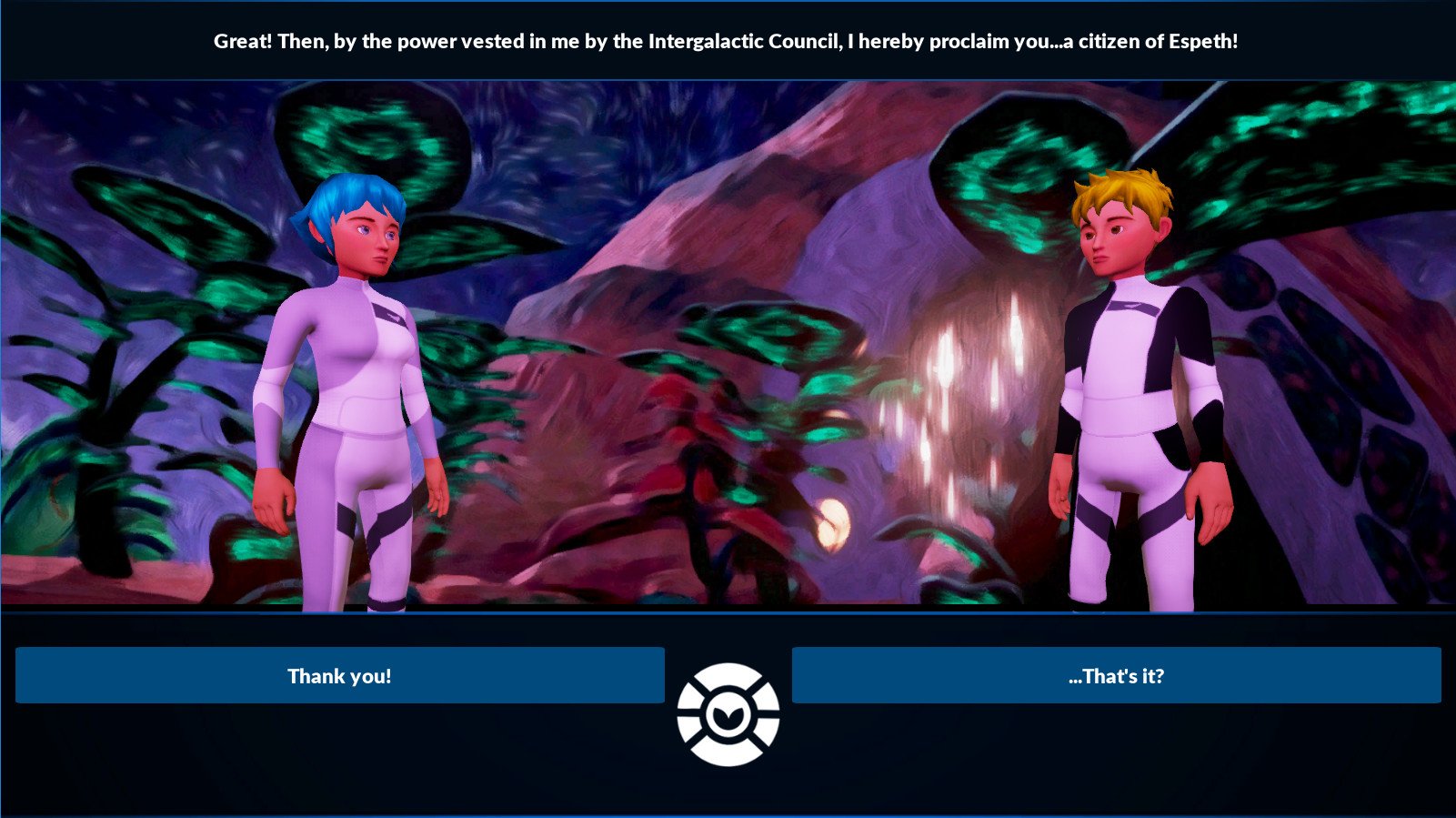
Task: Click the right edge of the '...That's it?' bar
Action: pyautogui.click(x=1435, y=676)
